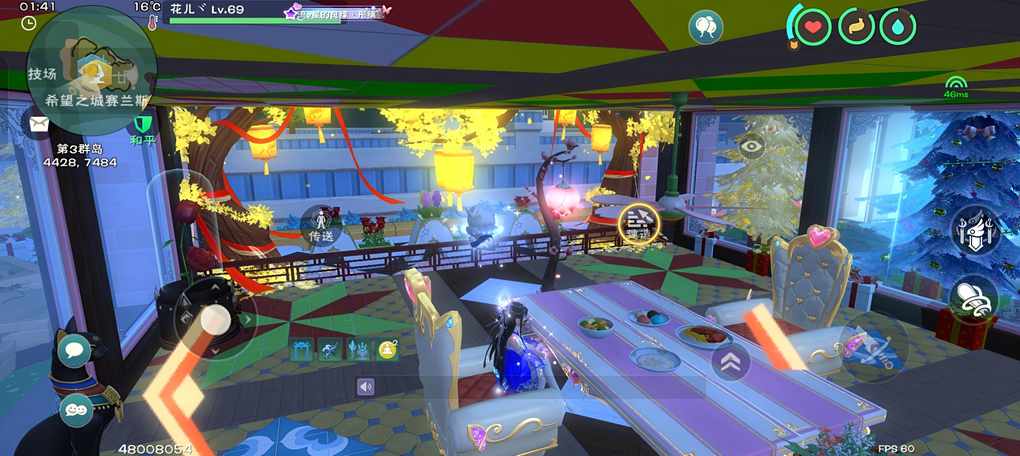The width and height of the screenshot is (1020, 456).
Task: Select the blue water drop thirst icon
Action: [x=897, y=26]
